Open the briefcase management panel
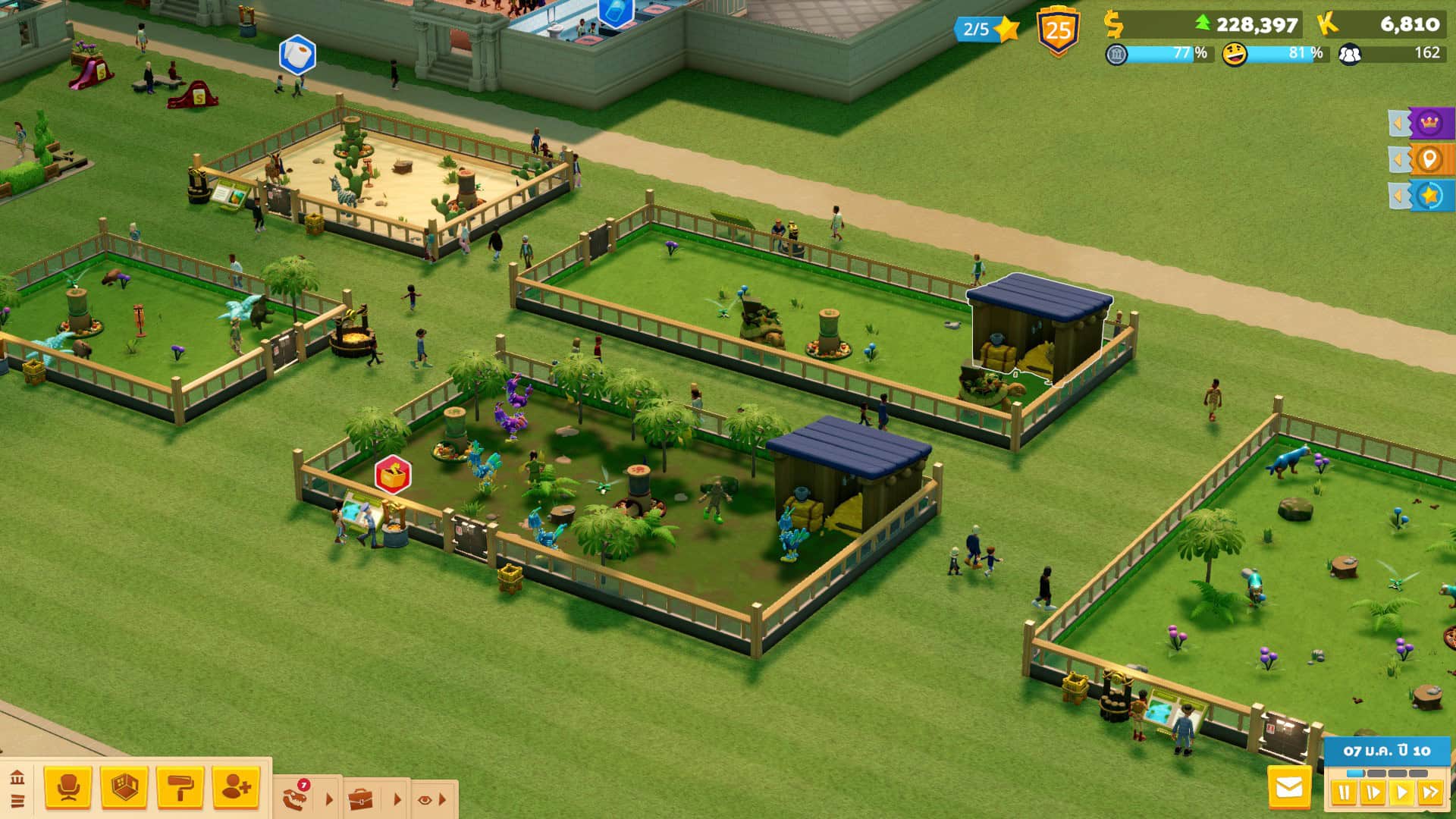 pyautogui.click(x=361, y=799)
